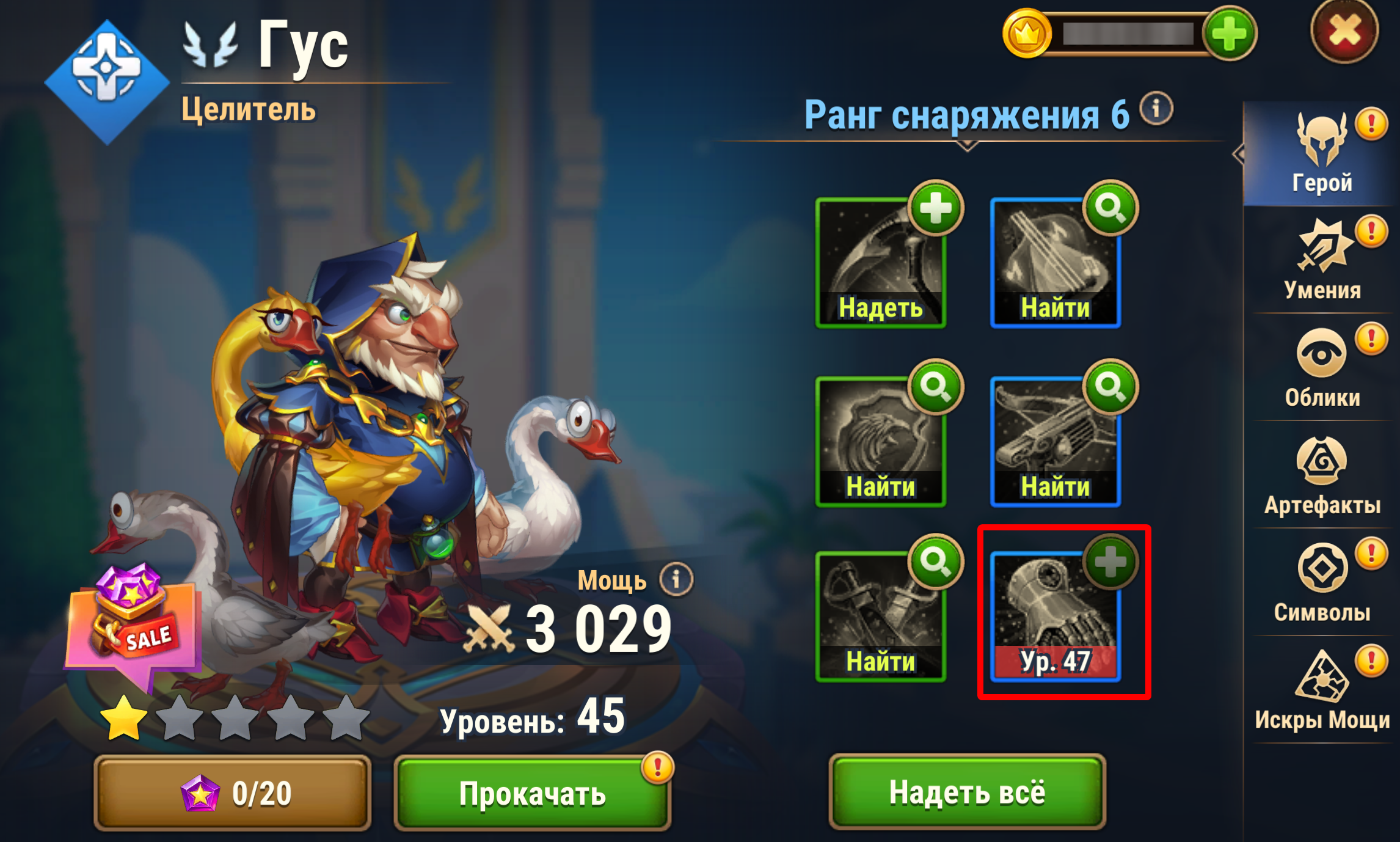The width and height of the screenshot is (1400, 842).
Task: Equip all gear with Надеть всё
Action: pyautogui.click(x=967, y=792)
